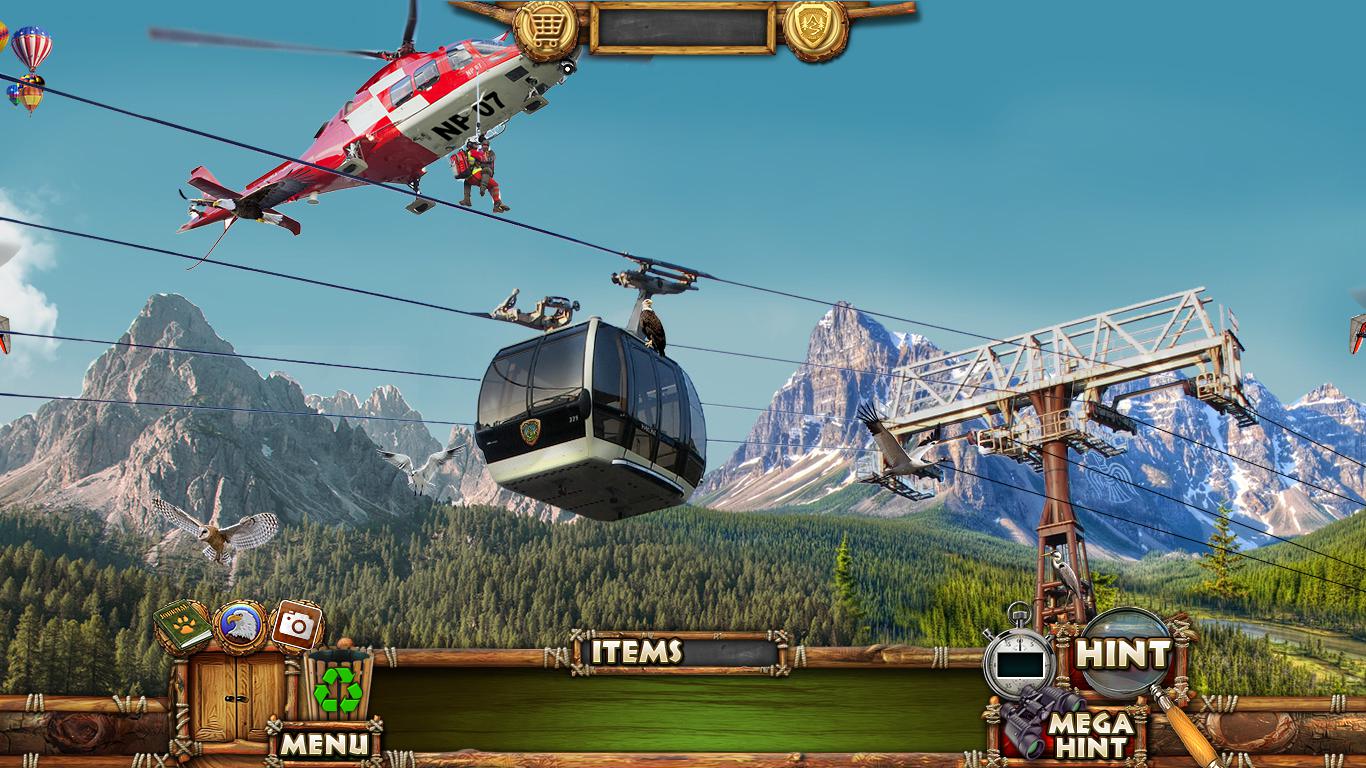
Task: Open the shopping cart store
Action: pyautogui.click(x=545, y=30)
